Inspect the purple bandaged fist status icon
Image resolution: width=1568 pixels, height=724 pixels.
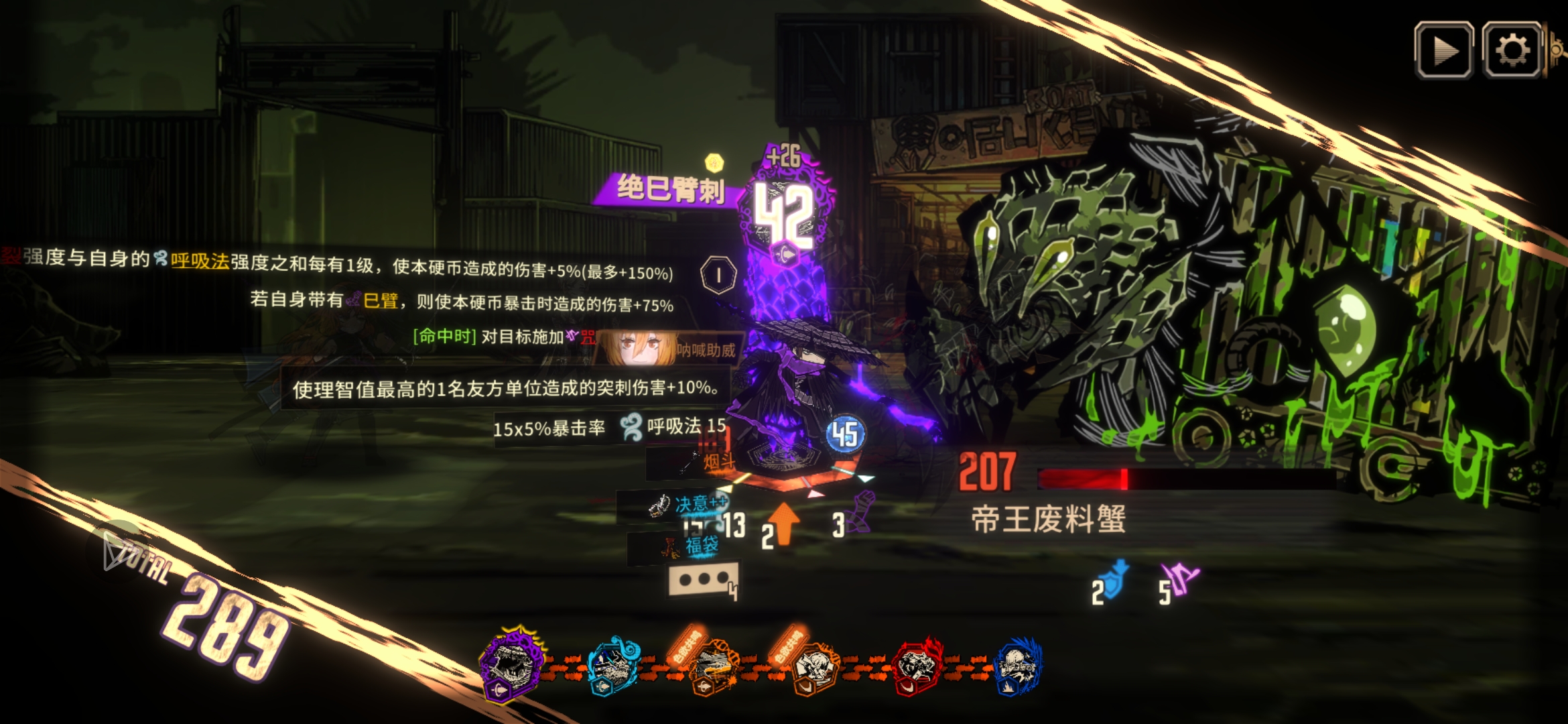(862, 514)
